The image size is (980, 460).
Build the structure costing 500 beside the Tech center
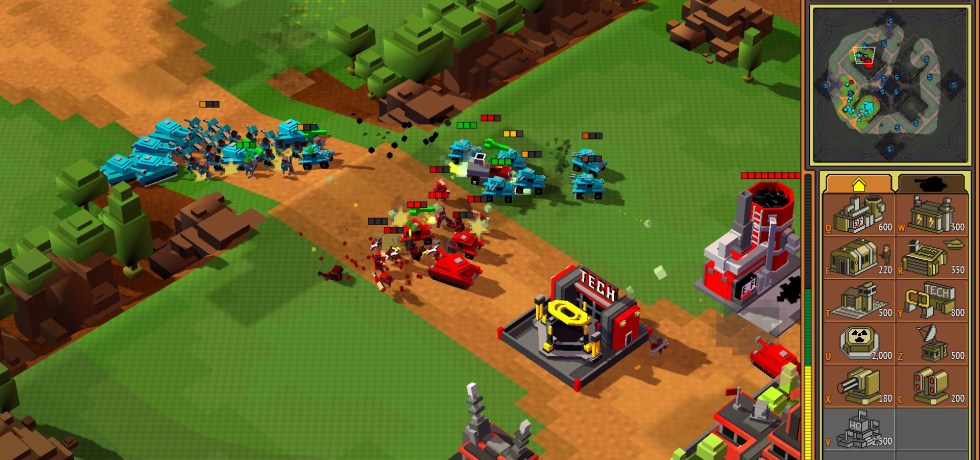pos(858,302)
